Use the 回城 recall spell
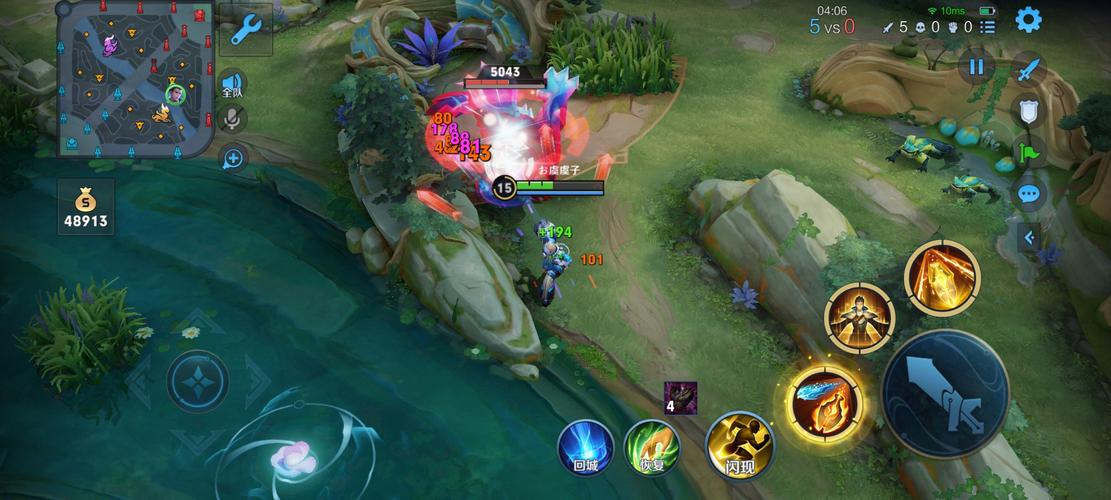The image size is (1111, 500). point(584,446)
